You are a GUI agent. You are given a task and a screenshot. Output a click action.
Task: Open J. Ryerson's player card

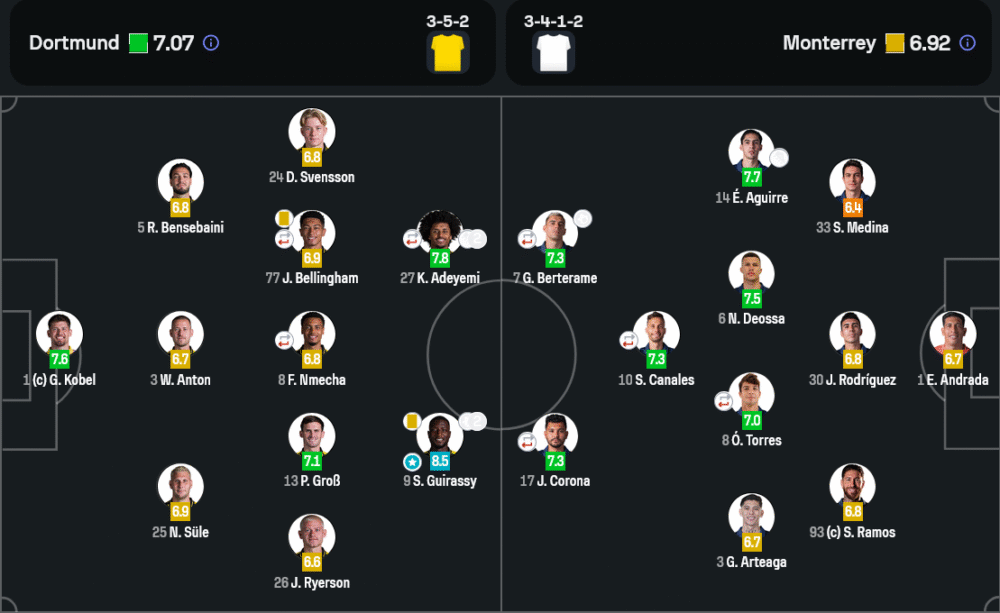pyautogui.click(x=312, y=537)
